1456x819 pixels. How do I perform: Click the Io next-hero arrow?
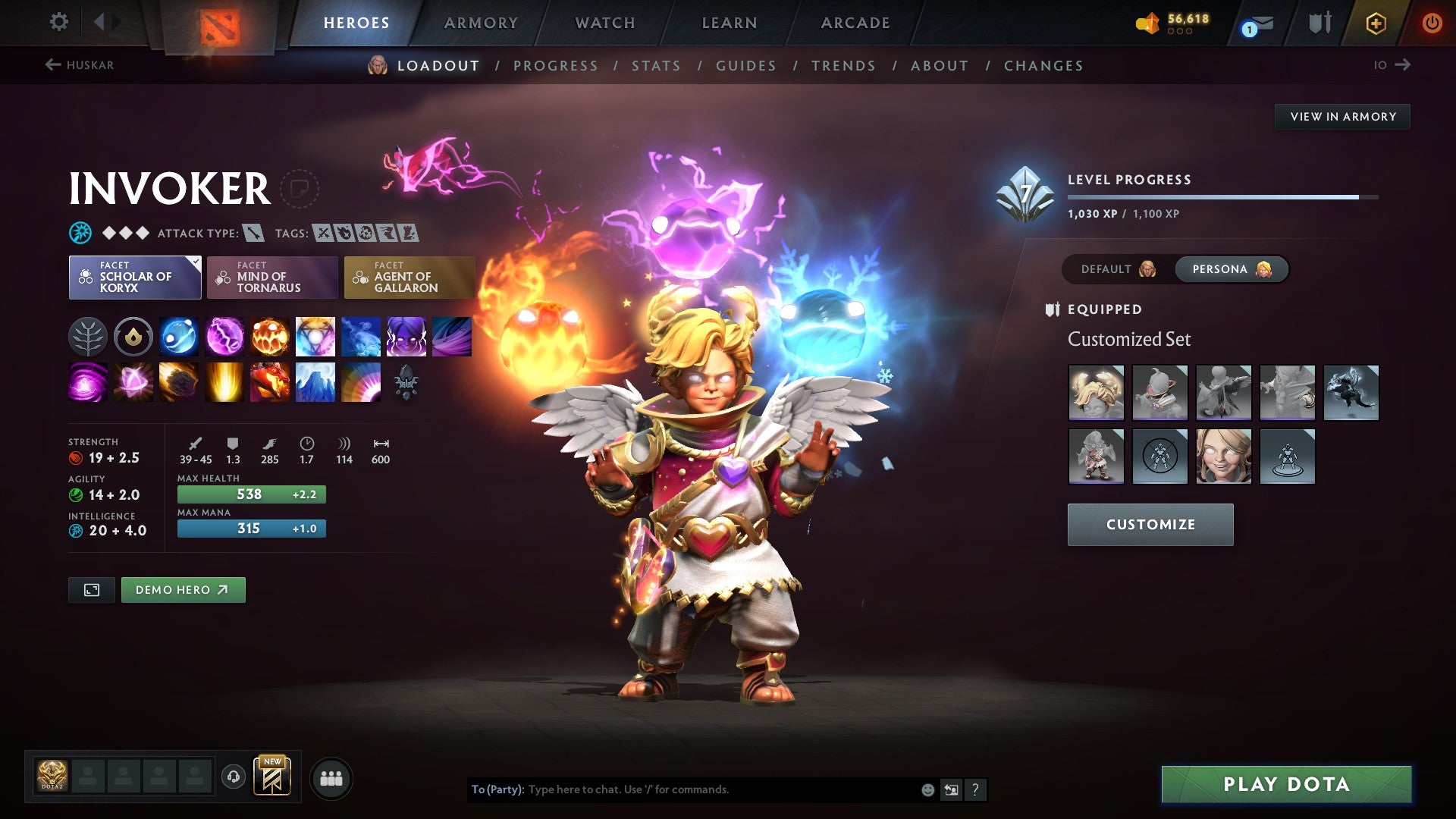1401,65
